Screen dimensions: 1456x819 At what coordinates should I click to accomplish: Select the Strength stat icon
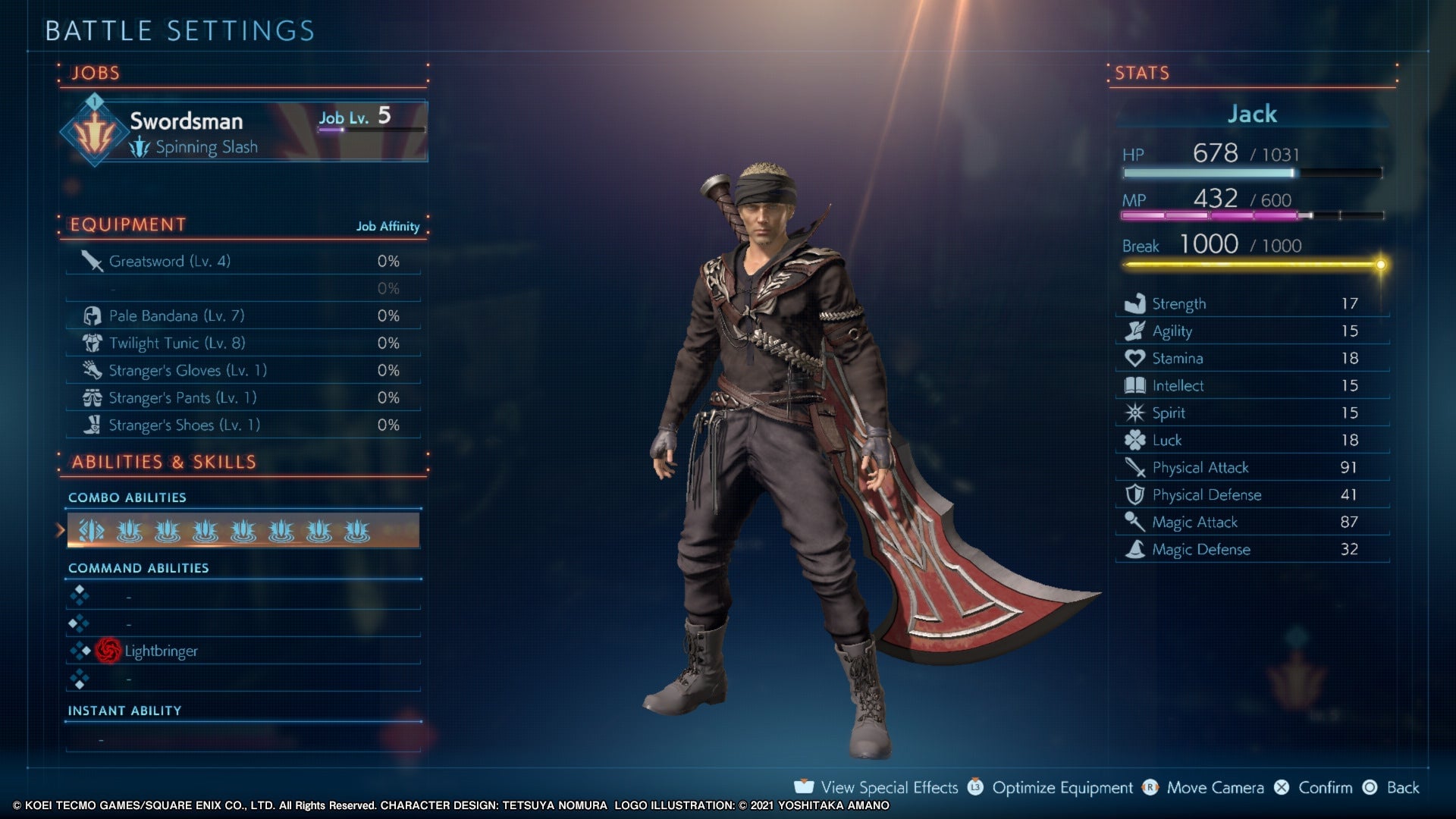(x=1134, y=302)
